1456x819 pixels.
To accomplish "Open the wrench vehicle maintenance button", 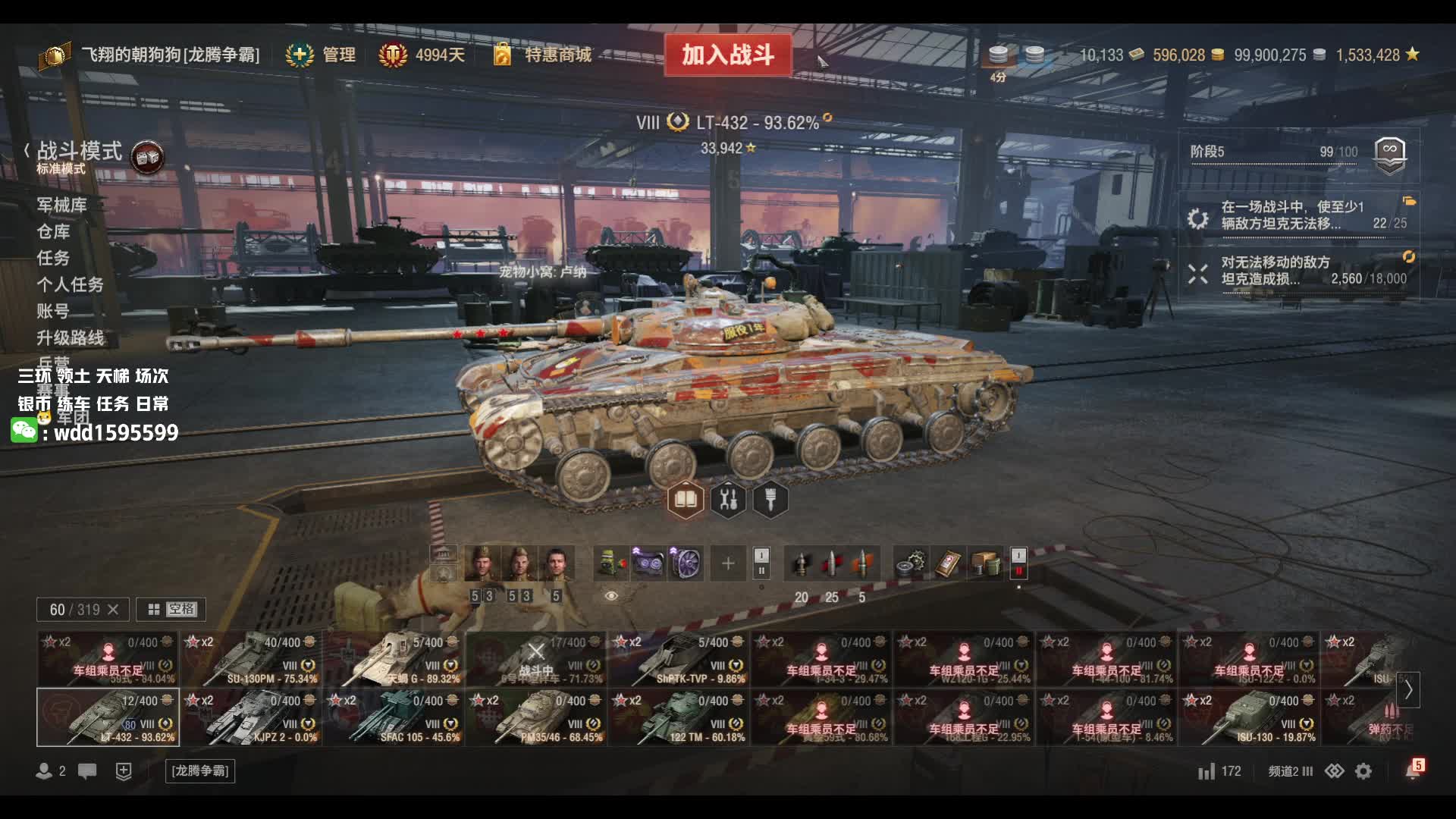I will click(728, 500).
